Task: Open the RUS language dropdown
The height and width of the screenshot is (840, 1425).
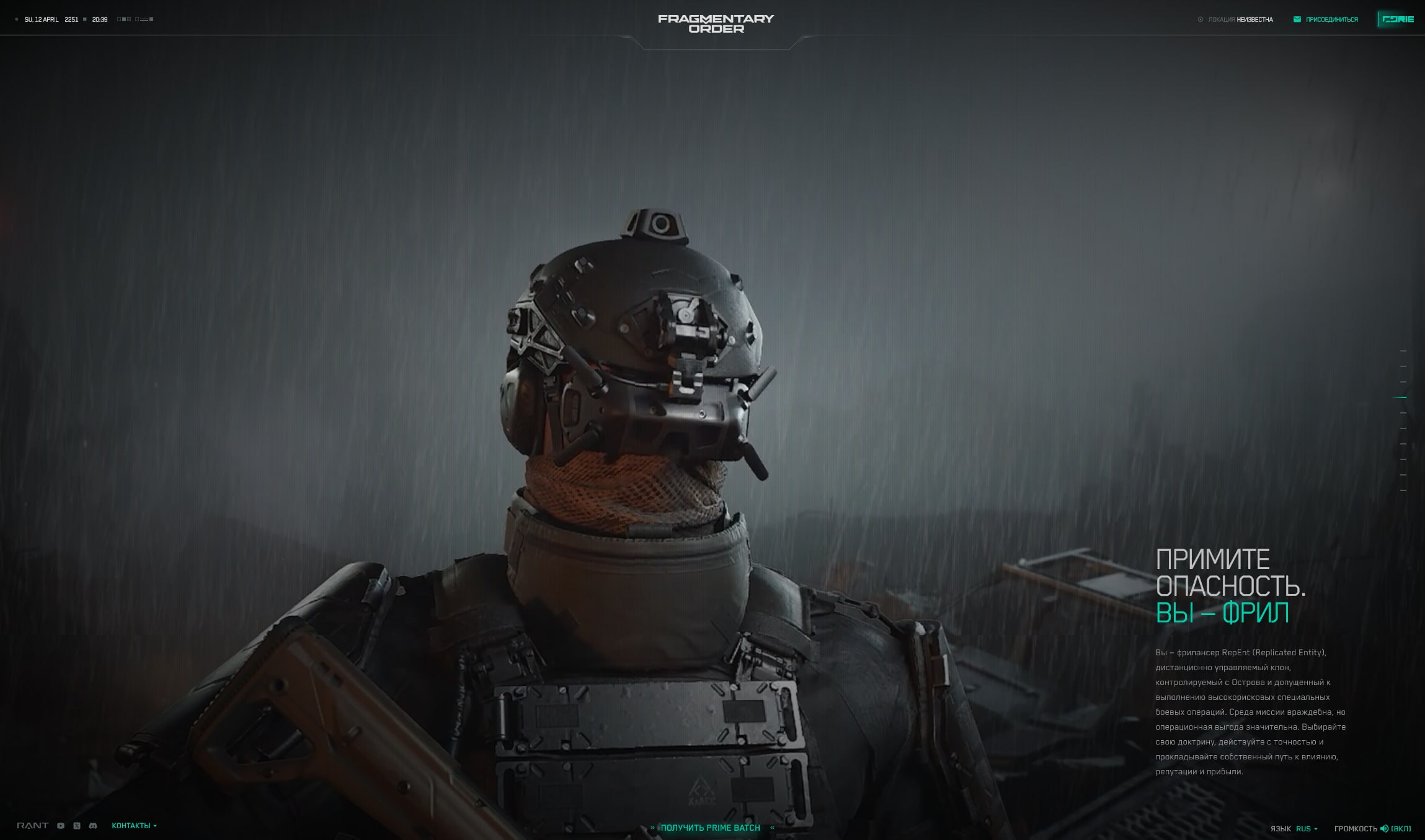Action: coord(1307,829)
